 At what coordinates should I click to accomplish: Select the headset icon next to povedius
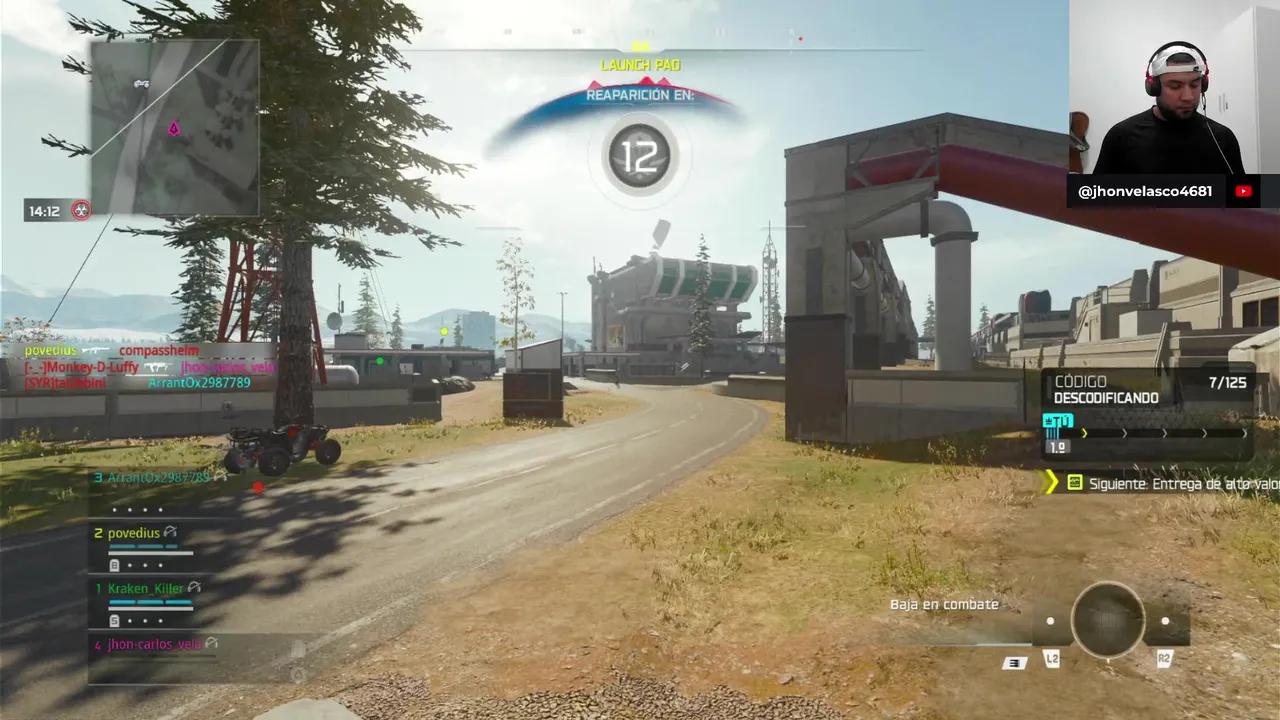[169, 533]
